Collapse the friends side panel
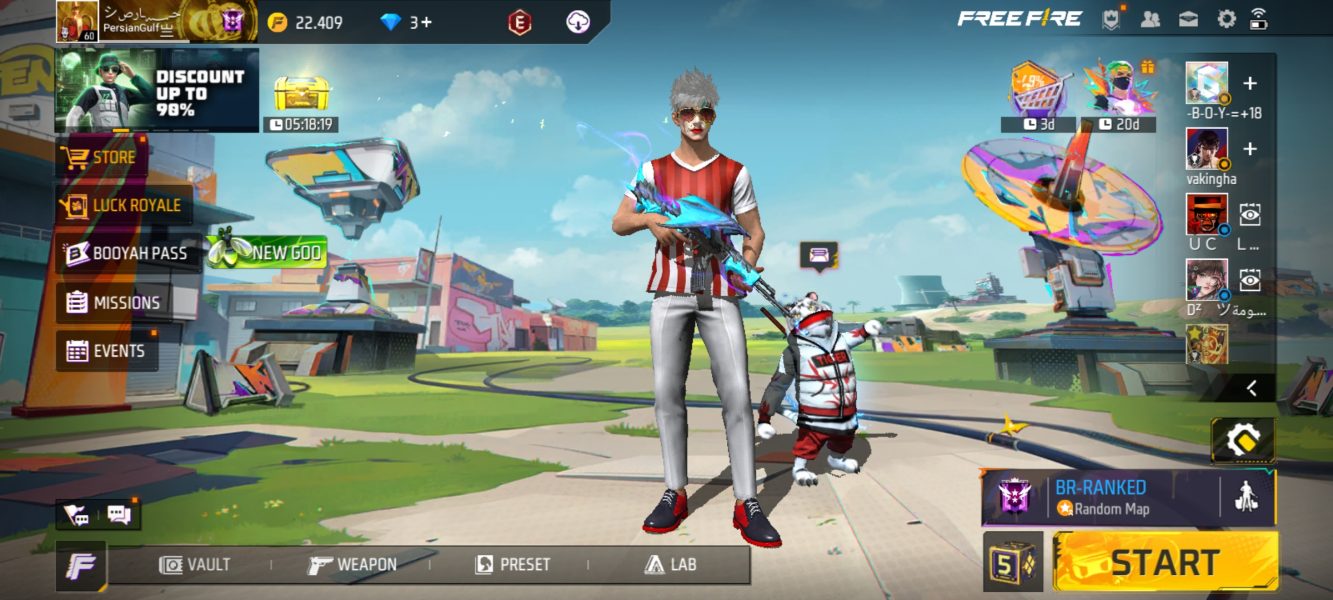The image size is (1333, 600). 1250,387
